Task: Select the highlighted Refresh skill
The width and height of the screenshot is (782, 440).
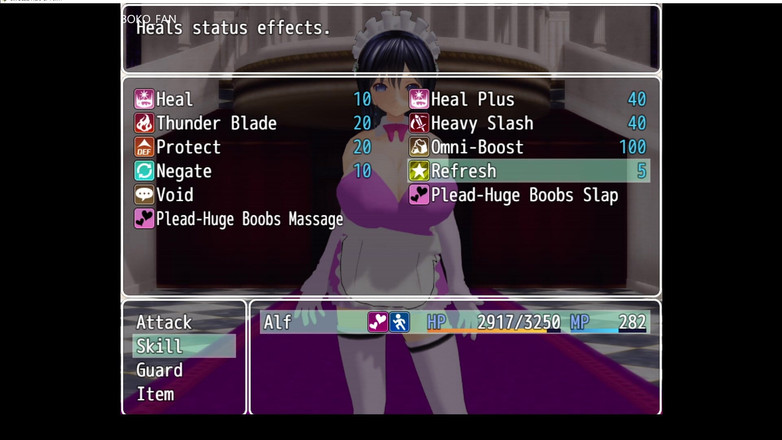Action: coord(528,171)
